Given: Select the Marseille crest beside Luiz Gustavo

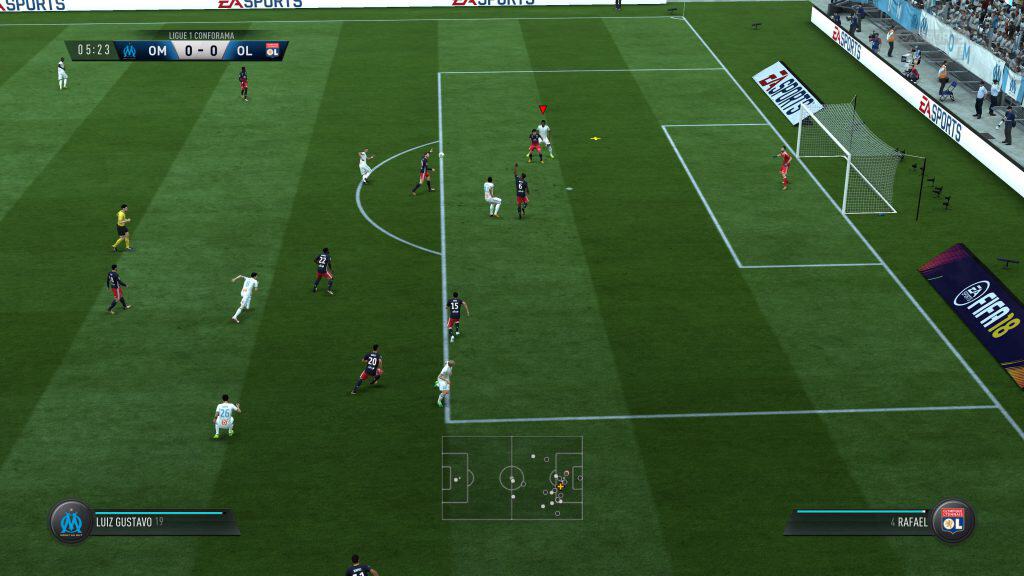Looking at the screenshot, I should pyautogui.click(x=71, y=521).
